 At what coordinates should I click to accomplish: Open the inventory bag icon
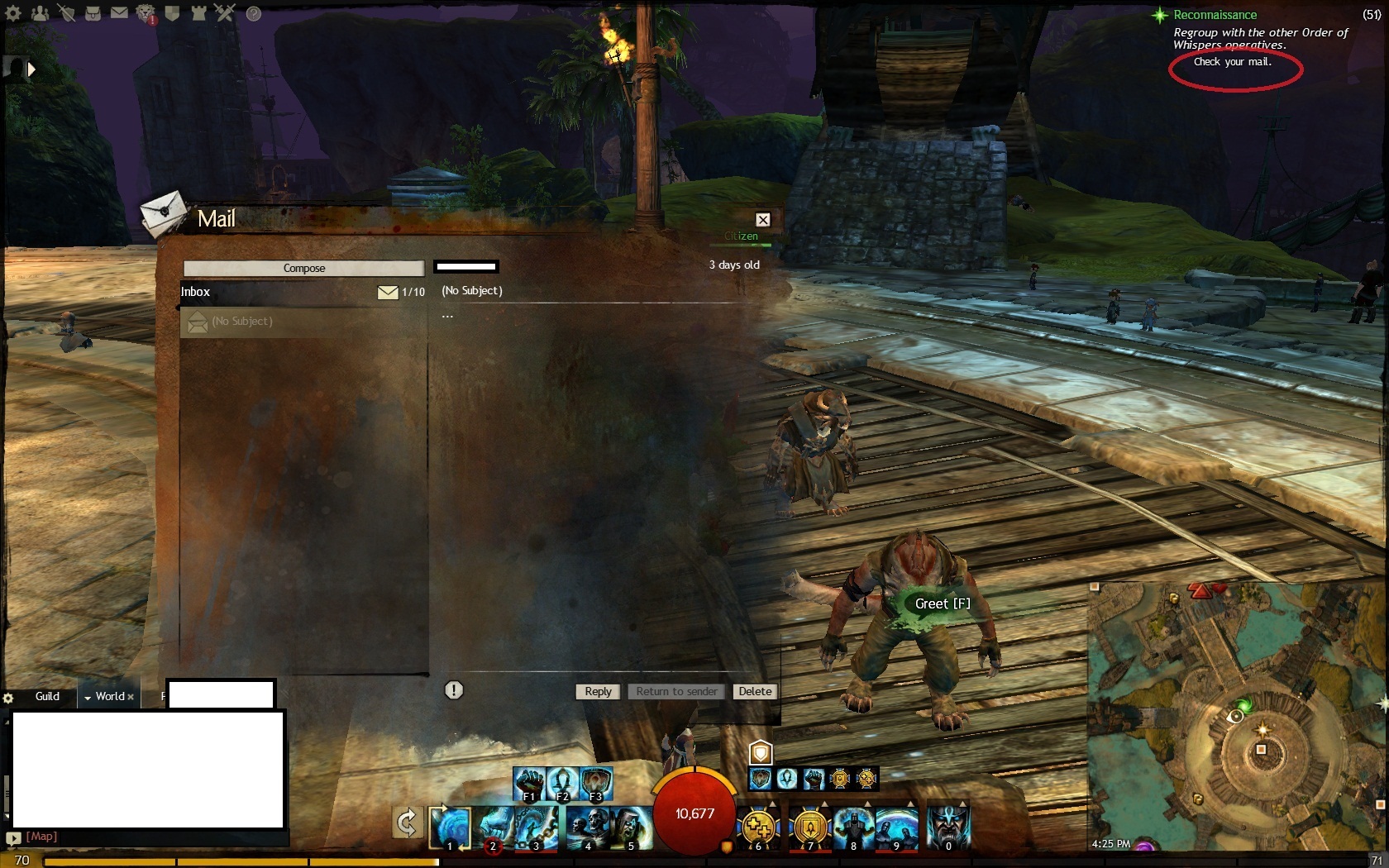pos(93,13)
